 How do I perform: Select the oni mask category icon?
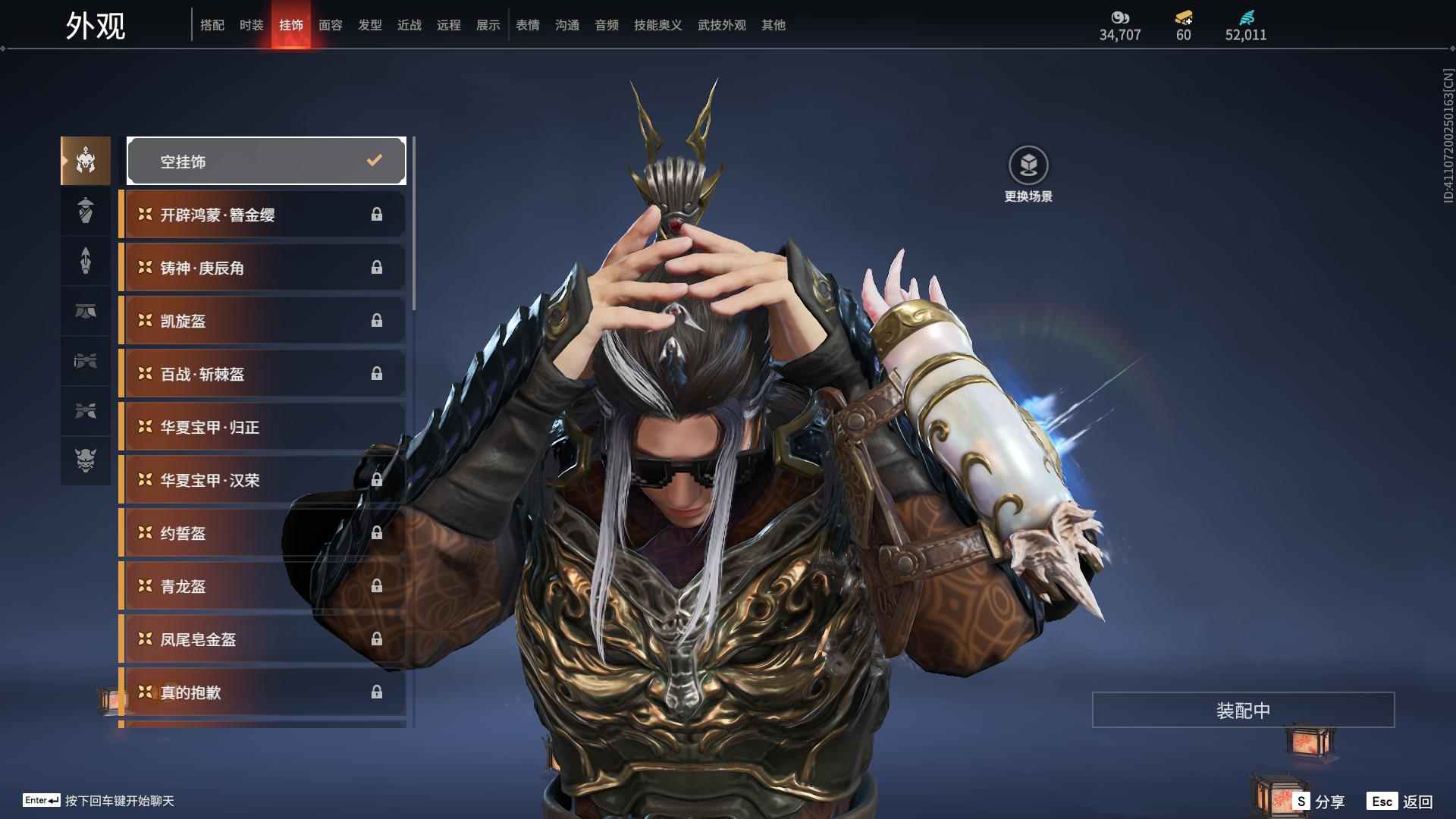[86, 460]
